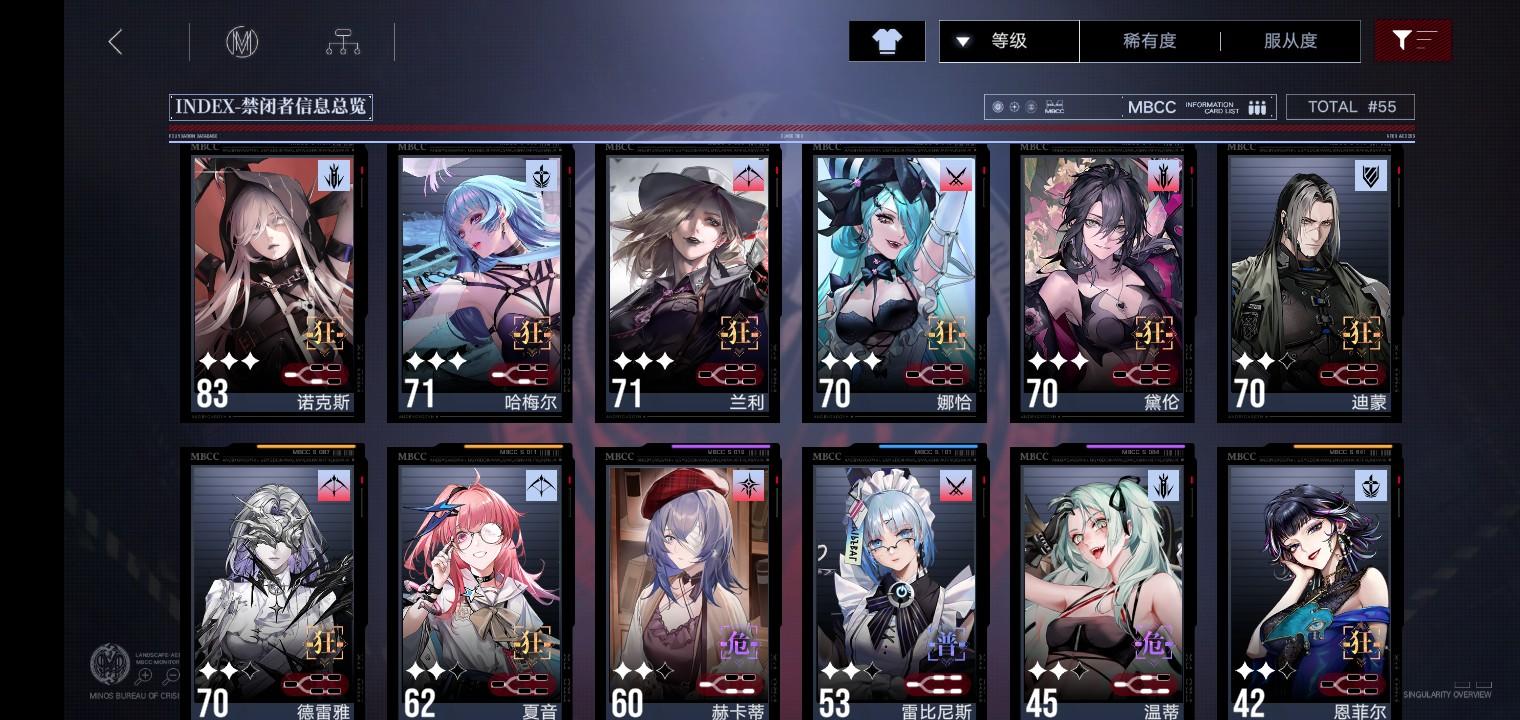Switch sorting to 稀有度

1151,41
